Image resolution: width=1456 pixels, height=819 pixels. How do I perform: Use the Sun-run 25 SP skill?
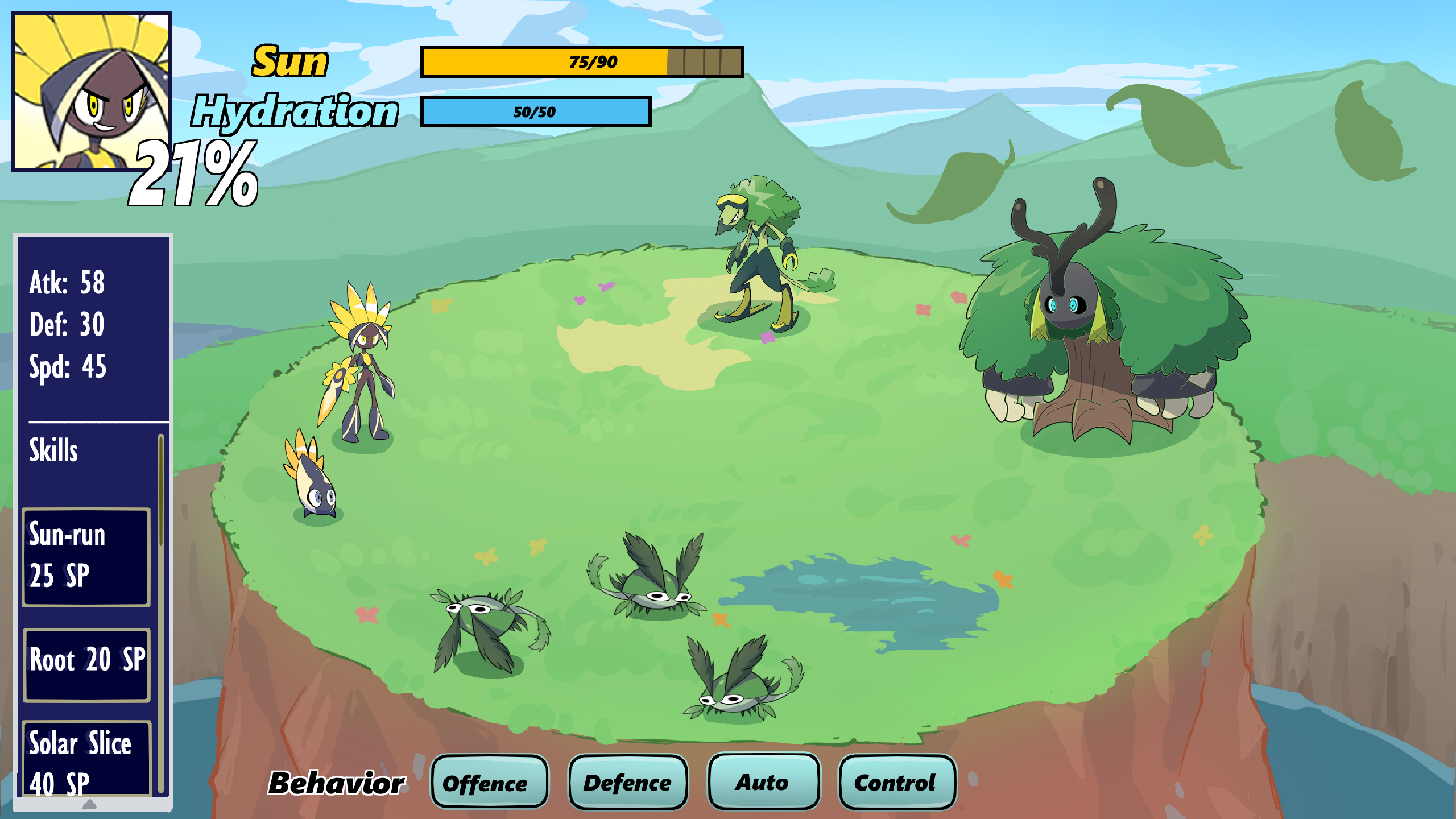pyautogui.click(x=86, y=557)
